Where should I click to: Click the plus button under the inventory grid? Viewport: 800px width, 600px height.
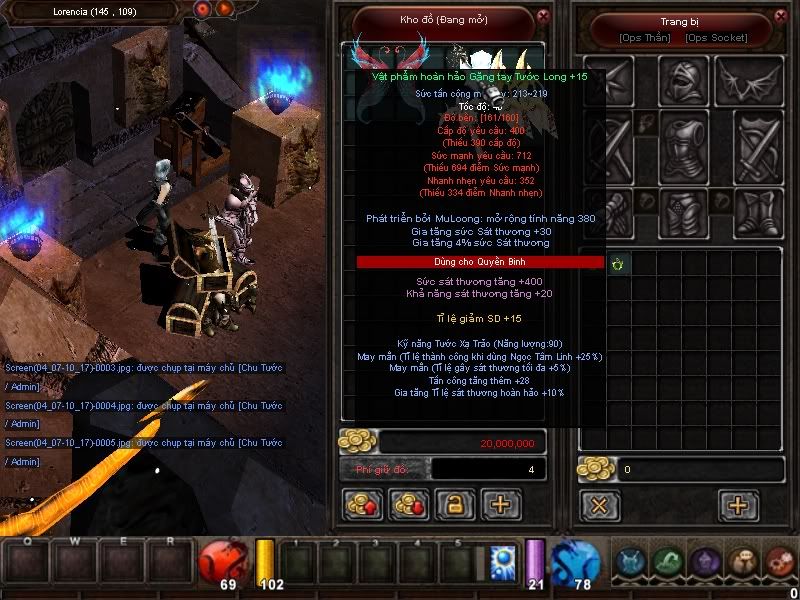point(739,505)
